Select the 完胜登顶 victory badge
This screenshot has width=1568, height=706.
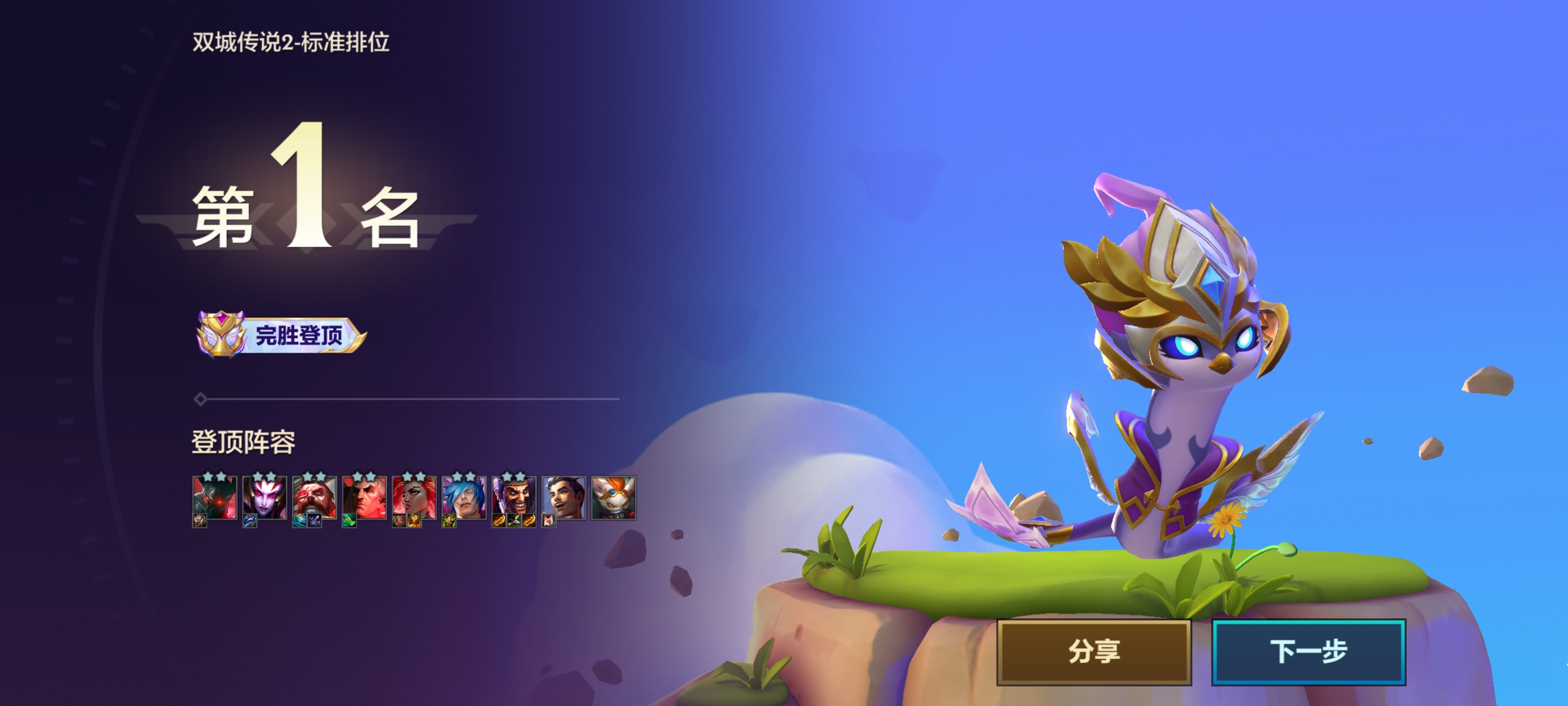coord(281,335)
